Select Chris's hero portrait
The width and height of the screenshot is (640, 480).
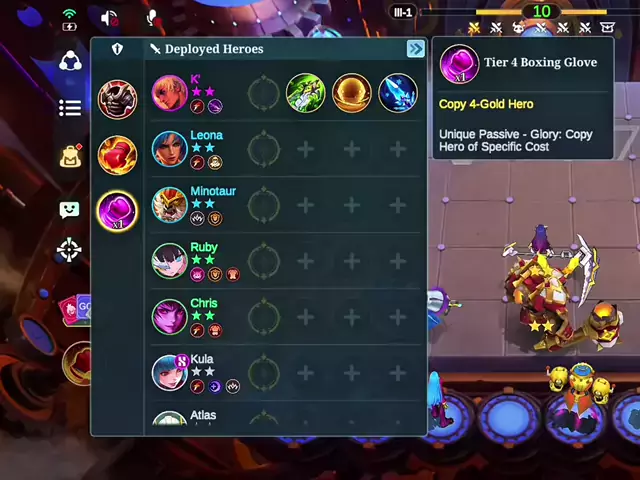point(170,317)
